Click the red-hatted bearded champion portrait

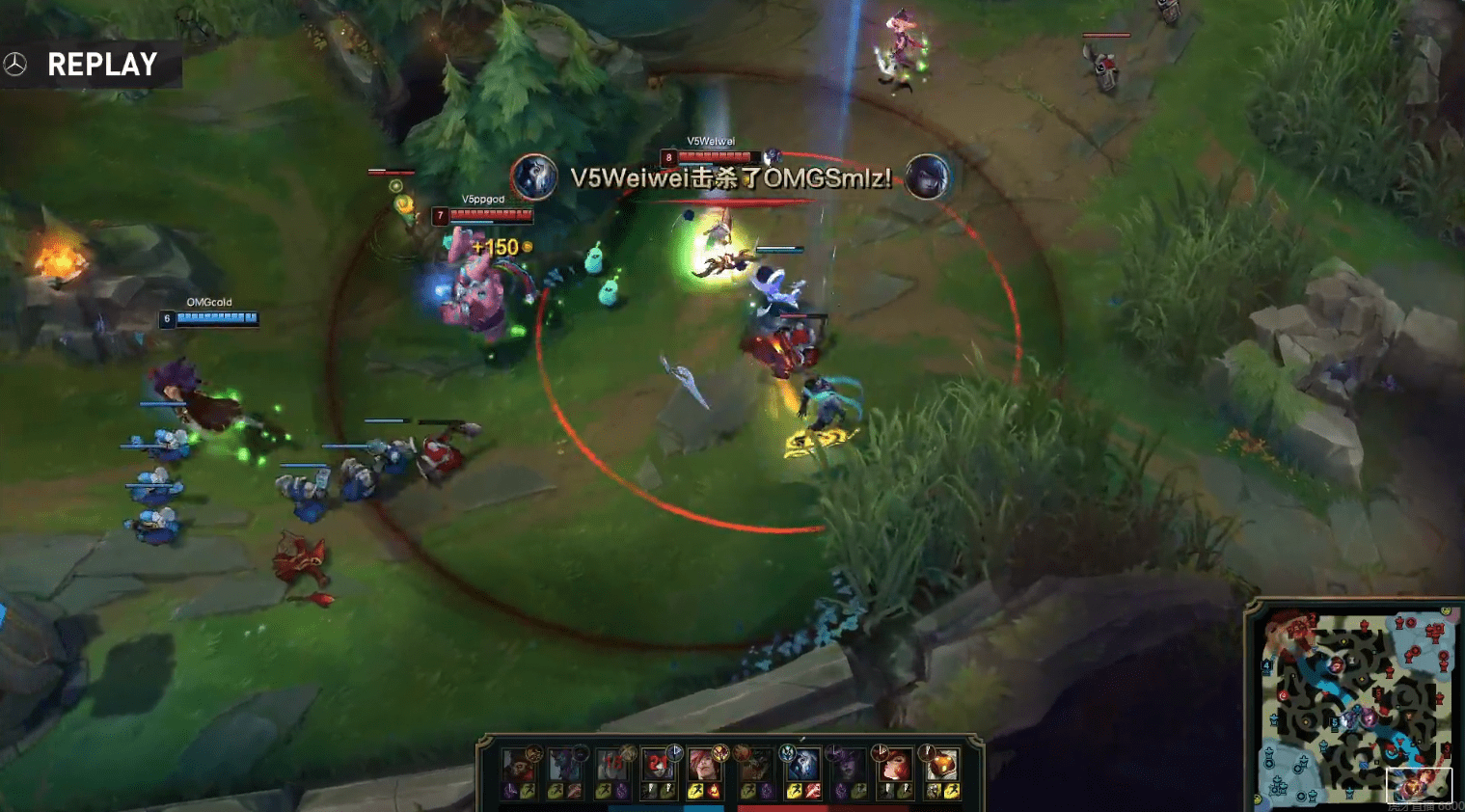(x=518, y=766)
